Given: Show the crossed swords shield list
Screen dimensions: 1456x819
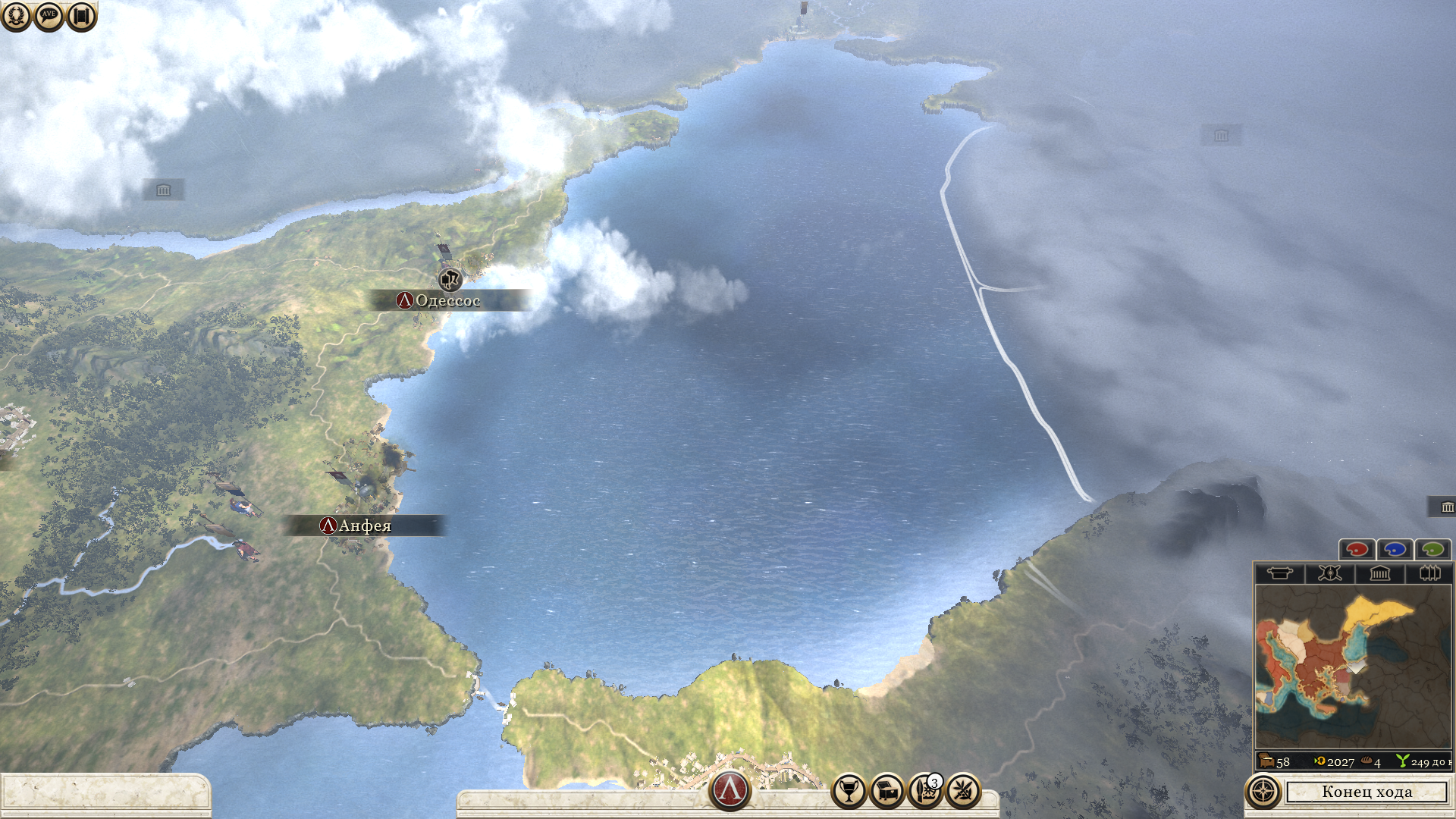Looking at the screenshot, I should 1329,573.
